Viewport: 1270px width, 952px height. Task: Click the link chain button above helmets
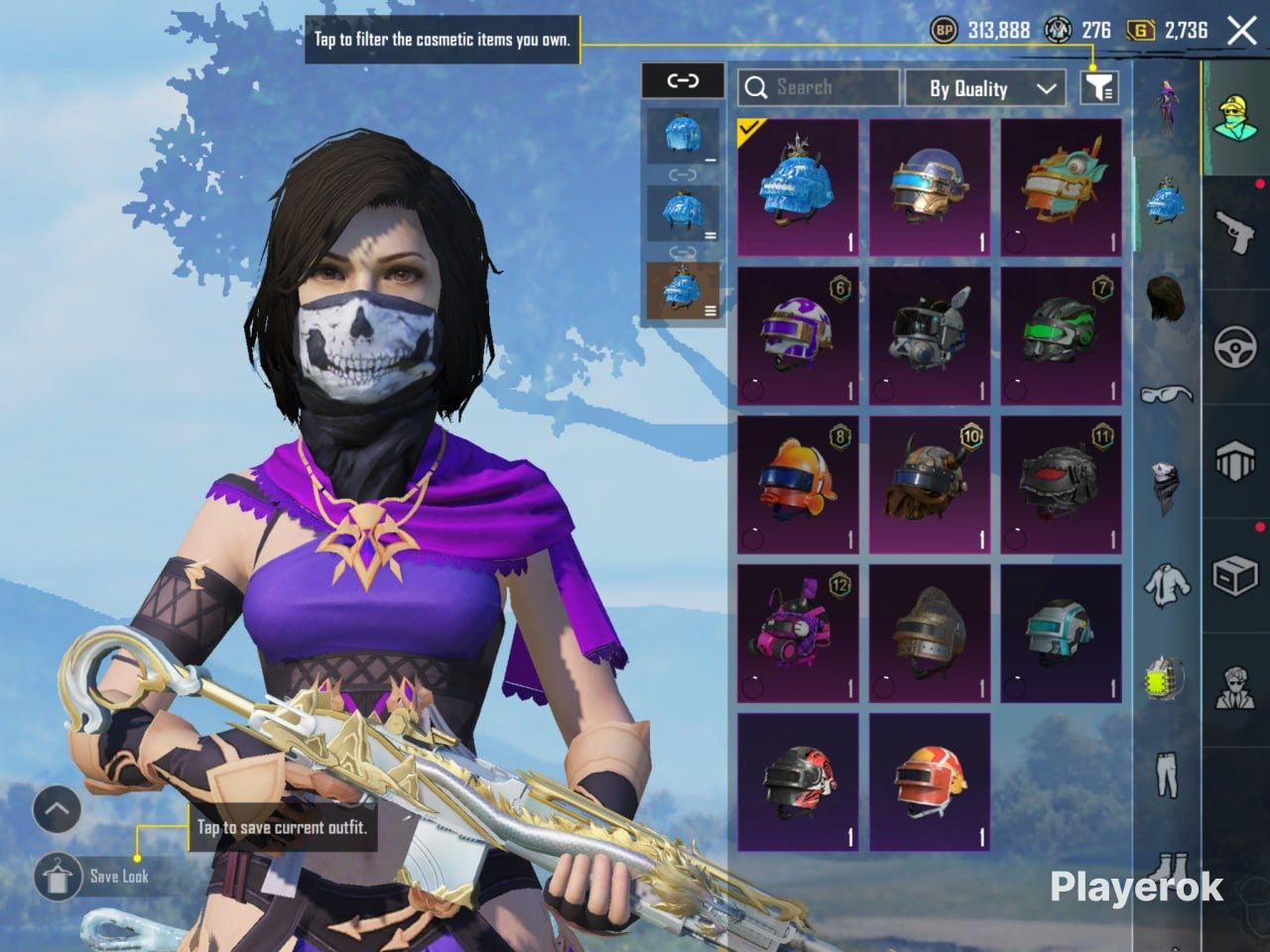[x=683, y=81]
